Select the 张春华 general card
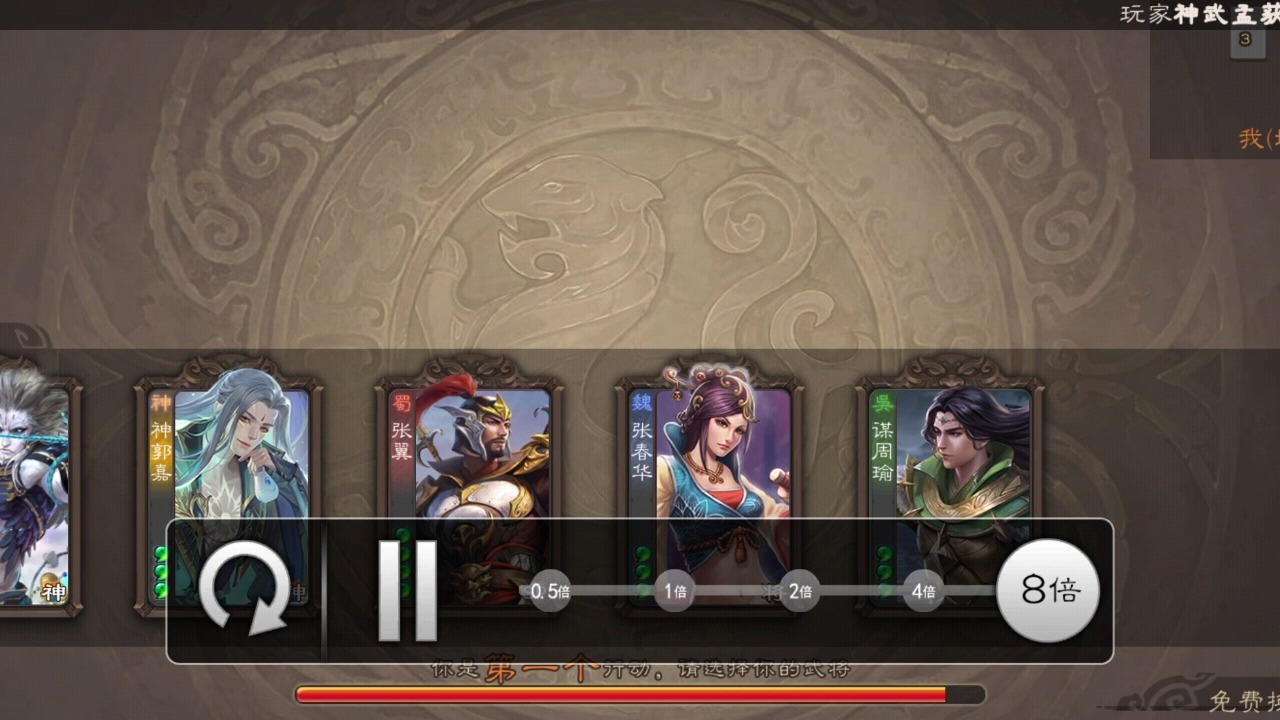Image resolution: width=1280 pixels, height=720 pixels. [x=709, y=450]
